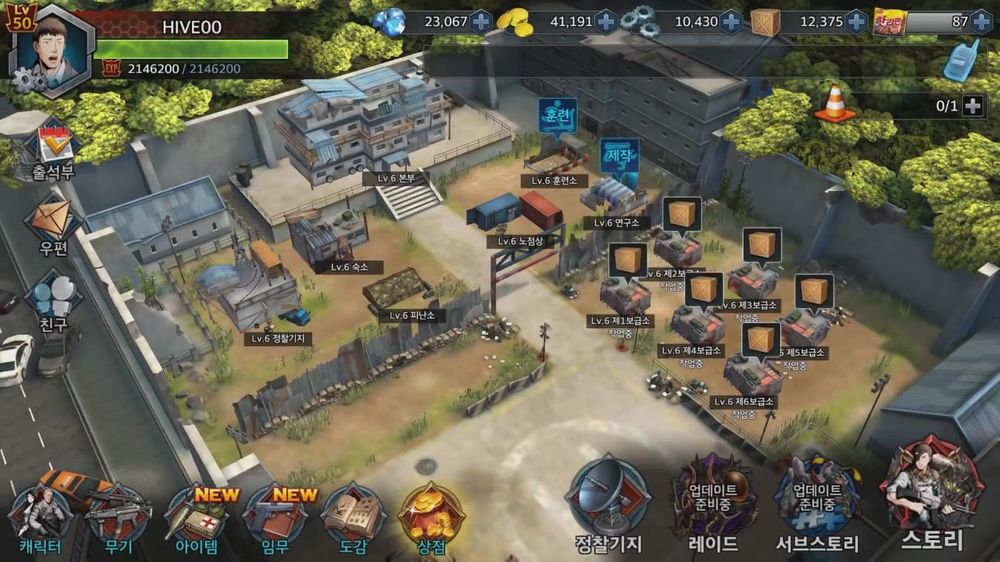Viewport: 1000px width, 562px height.
Task: Tap the 훈련 training bubble above the building
Action: point(557,115)
